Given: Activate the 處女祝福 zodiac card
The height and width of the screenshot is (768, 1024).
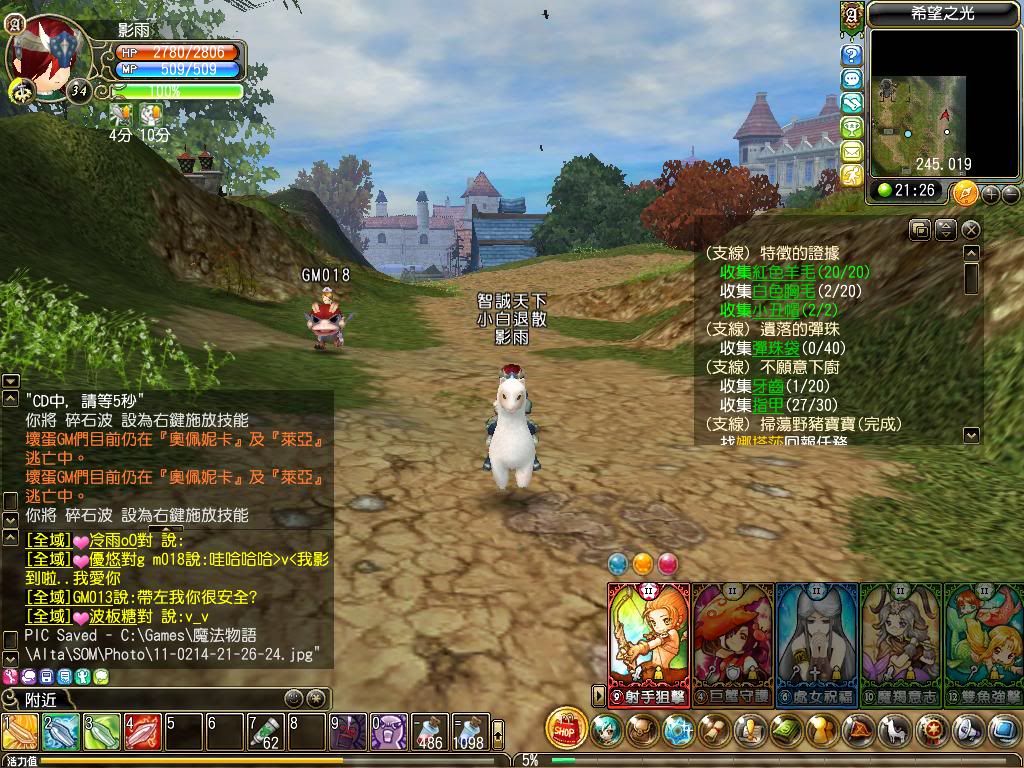Looking at the screenshot, I should pos(817,640).
